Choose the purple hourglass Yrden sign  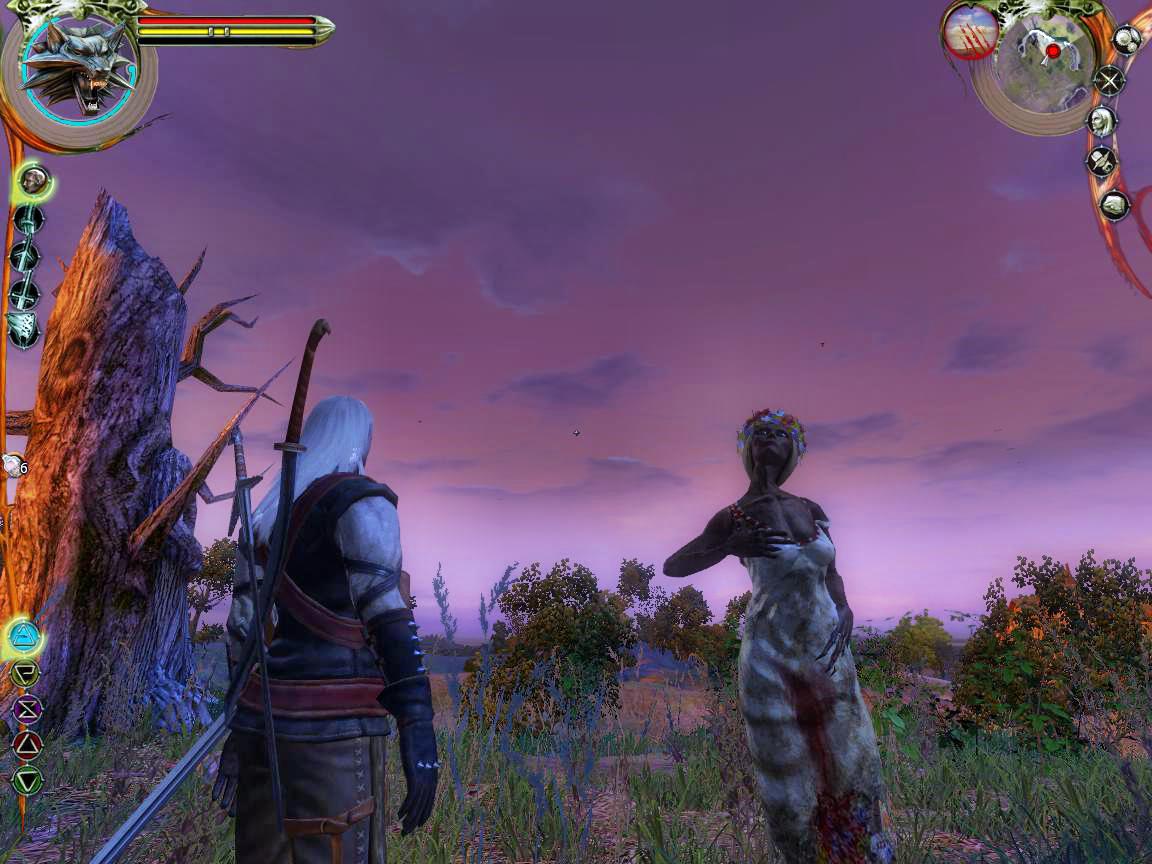[26, 709]
